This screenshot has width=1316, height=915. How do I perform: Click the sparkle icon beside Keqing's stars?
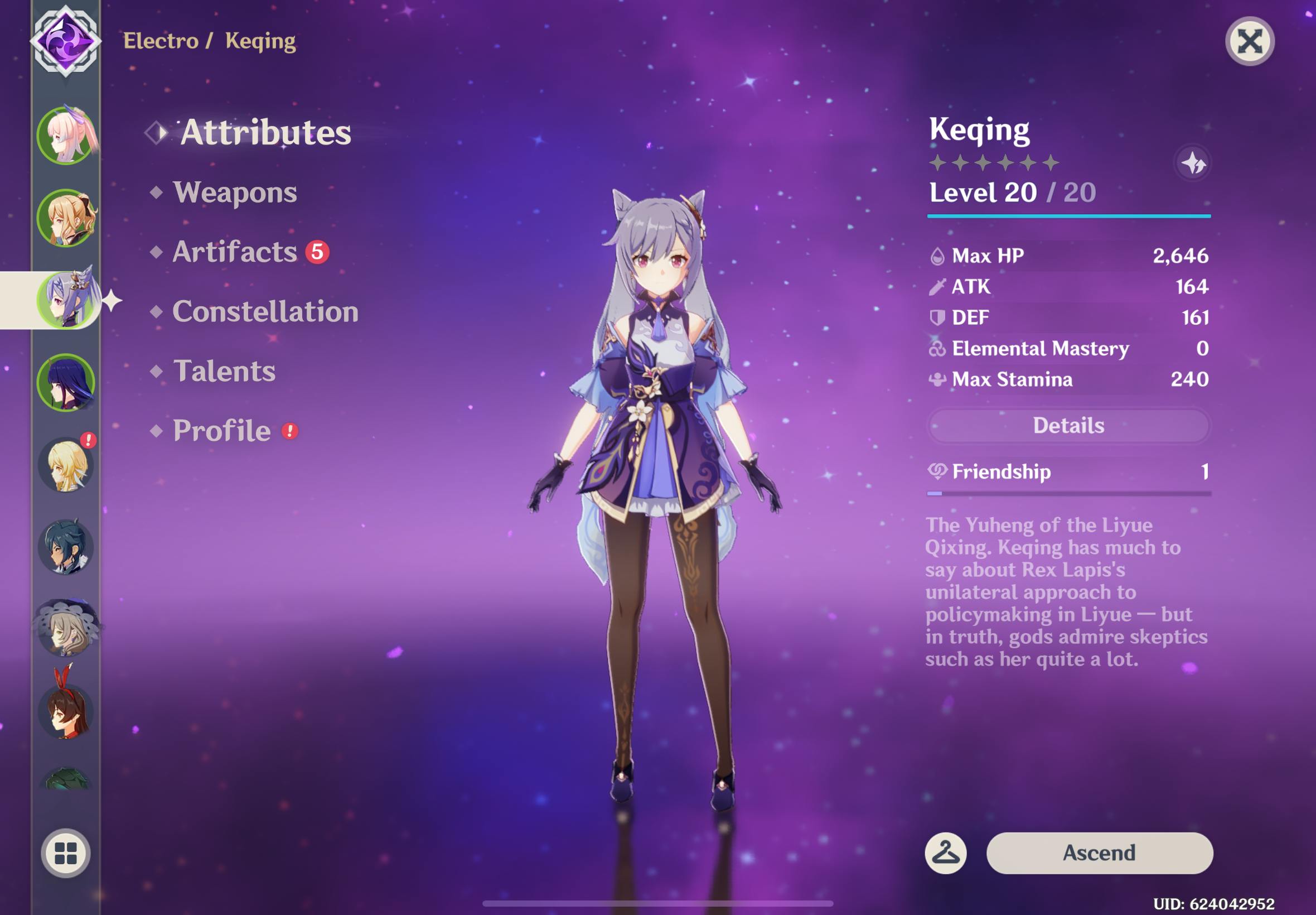click(1193, 163)
